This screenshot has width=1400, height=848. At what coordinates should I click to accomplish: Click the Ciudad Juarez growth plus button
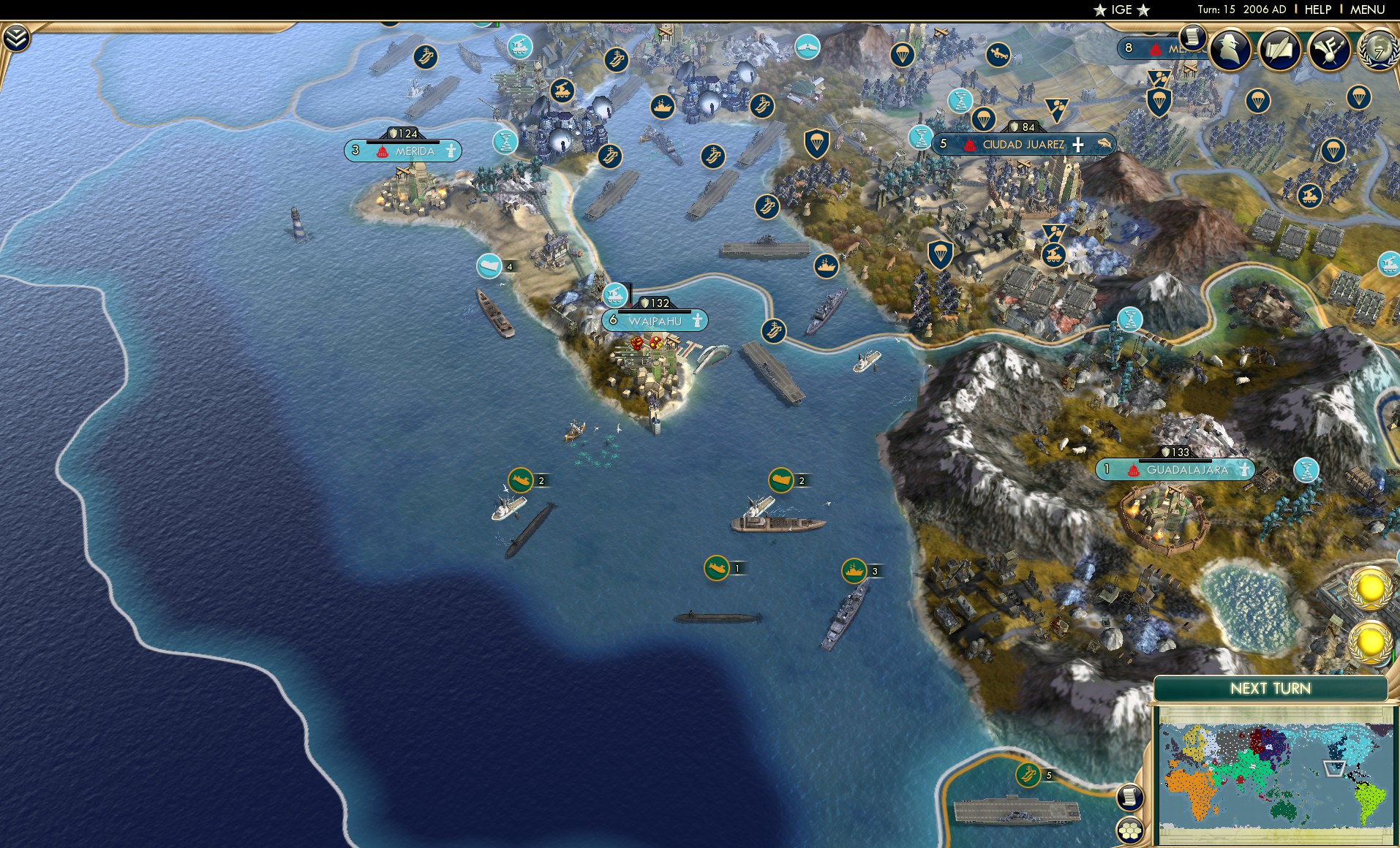pos(1077,145)
